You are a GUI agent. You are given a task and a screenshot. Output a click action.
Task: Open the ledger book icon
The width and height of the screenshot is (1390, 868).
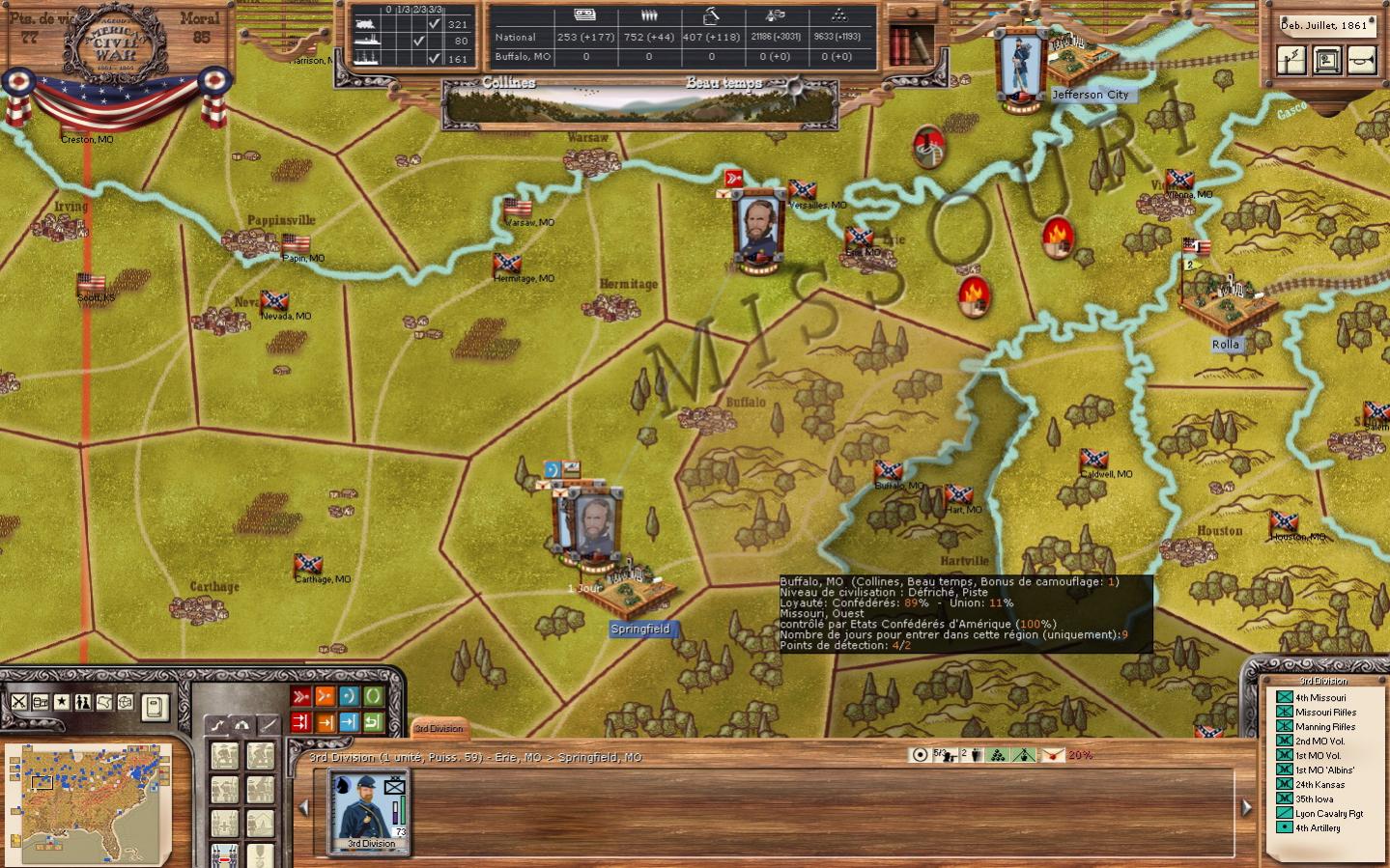(155, 707)
